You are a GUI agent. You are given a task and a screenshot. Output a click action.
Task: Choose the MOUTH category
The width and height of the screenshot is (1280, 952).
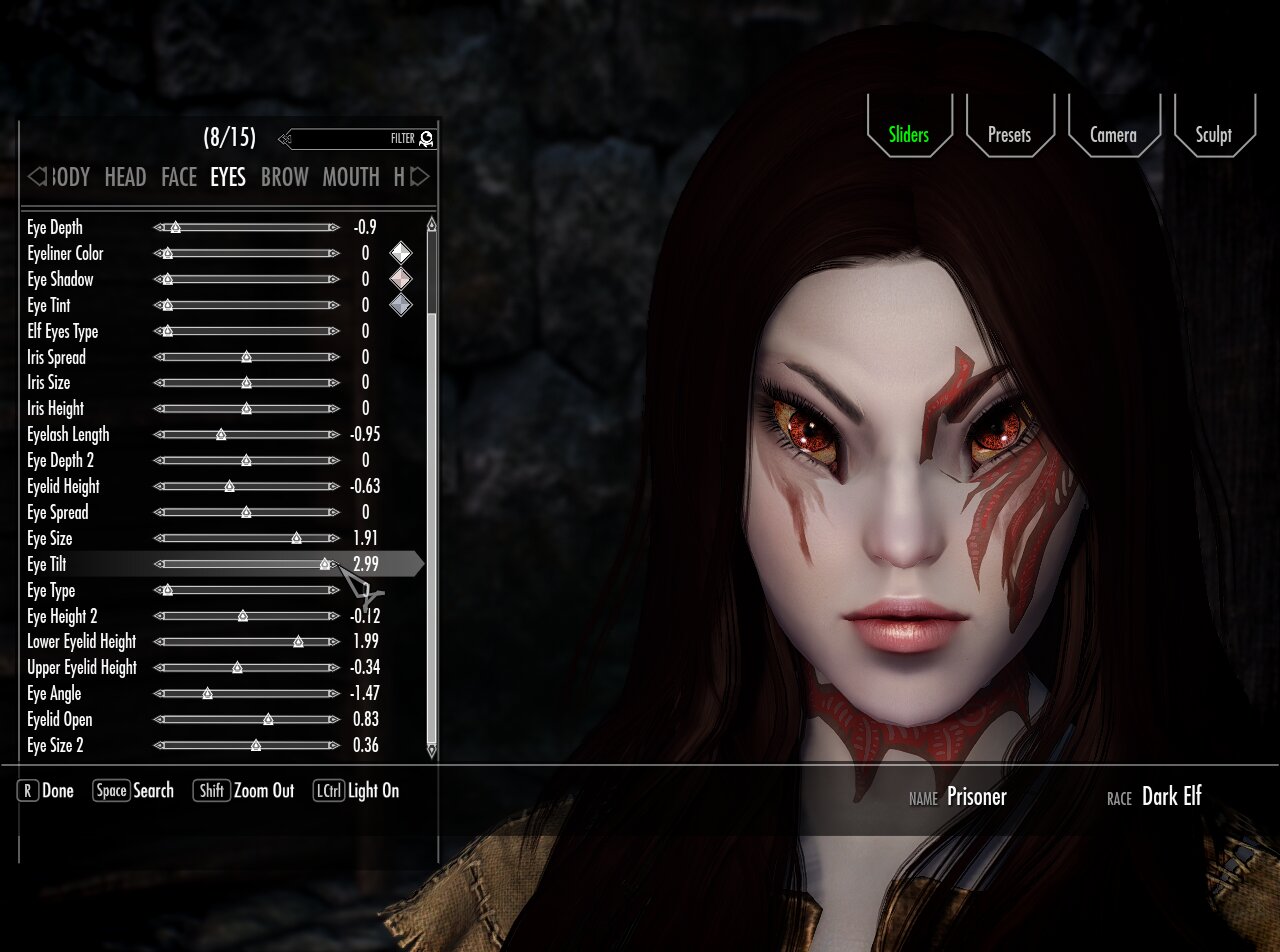(x=350, y=177)
